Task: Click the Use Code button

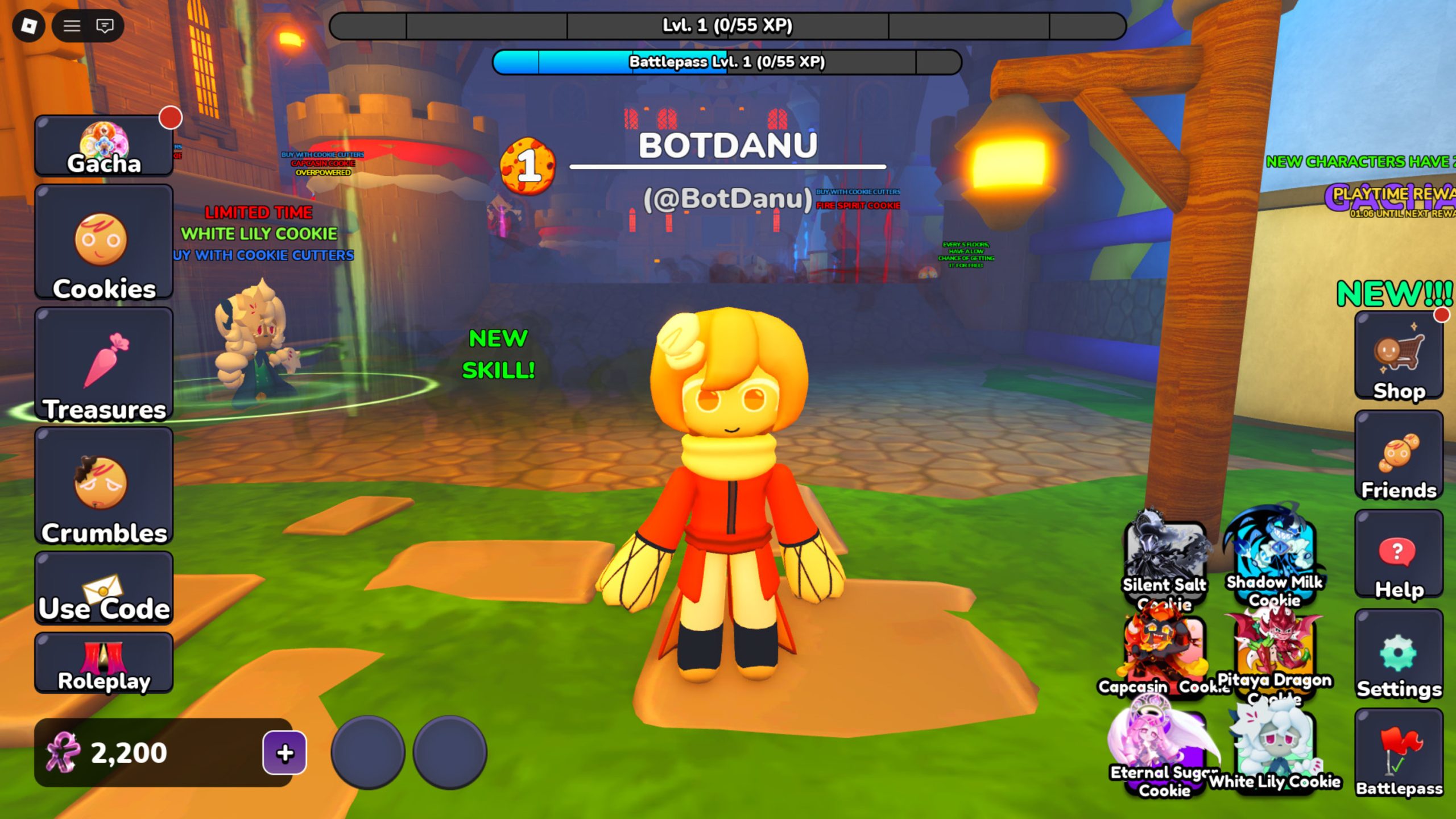Action: [x=104, y=588]
